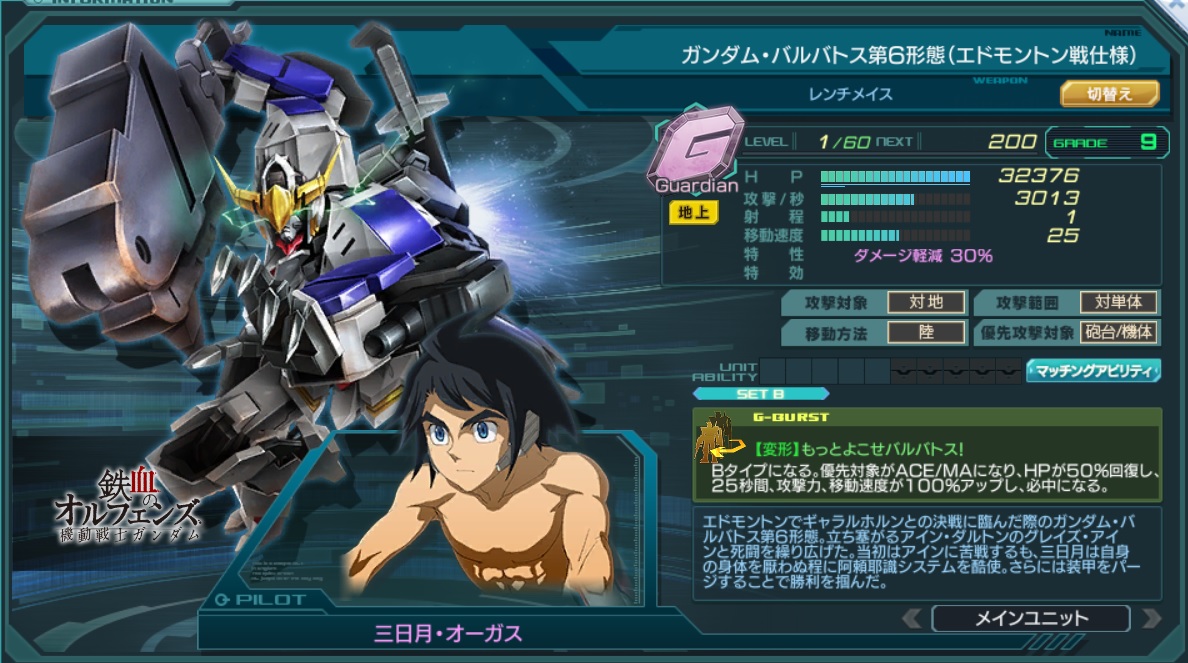Go to the previous unit with the left arrow
The height and width of the screenshot is (663, 1188).
911,618
